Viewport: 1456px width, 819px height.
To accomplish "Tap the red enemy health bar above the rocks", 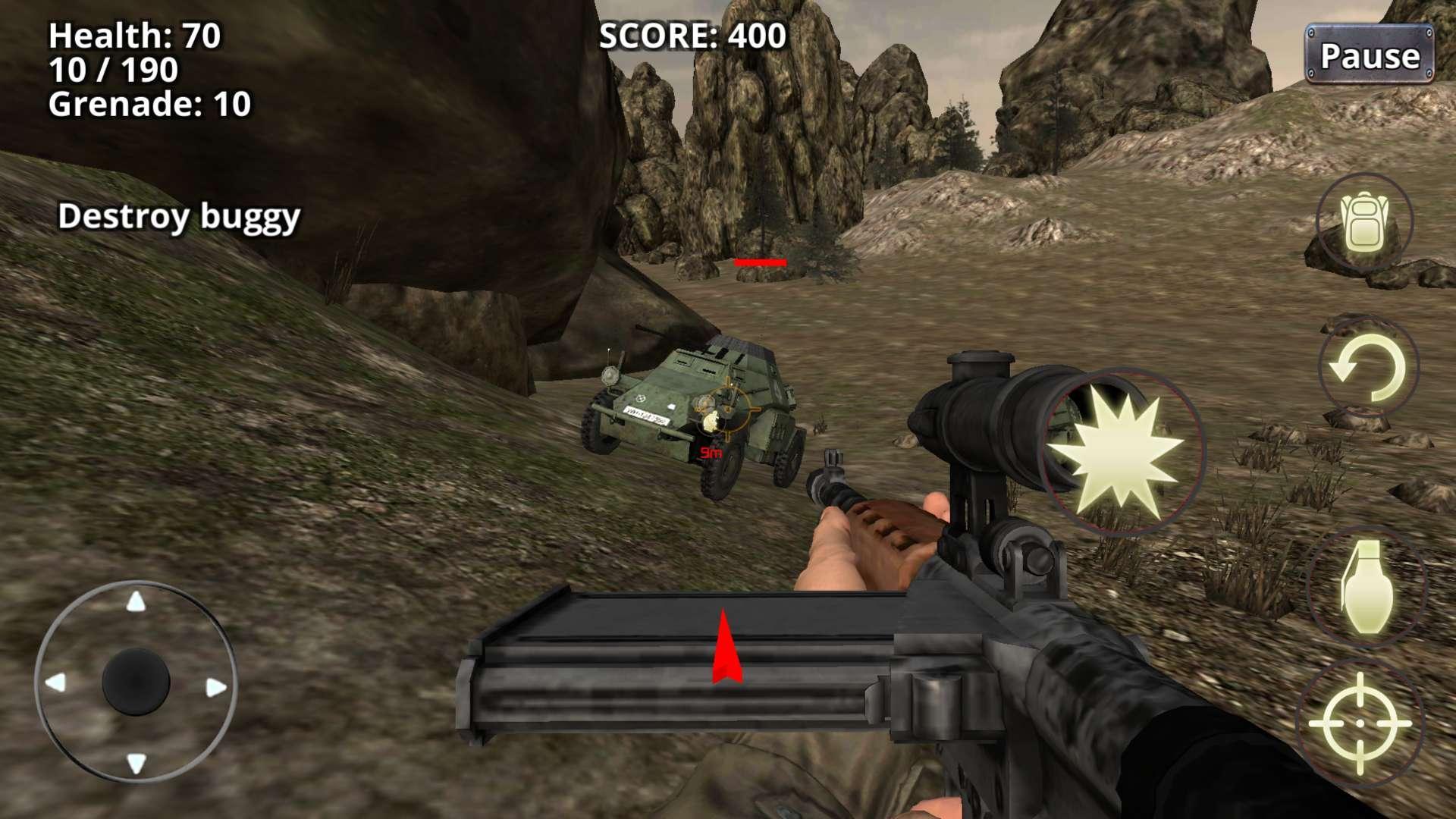I will point(761,263).
